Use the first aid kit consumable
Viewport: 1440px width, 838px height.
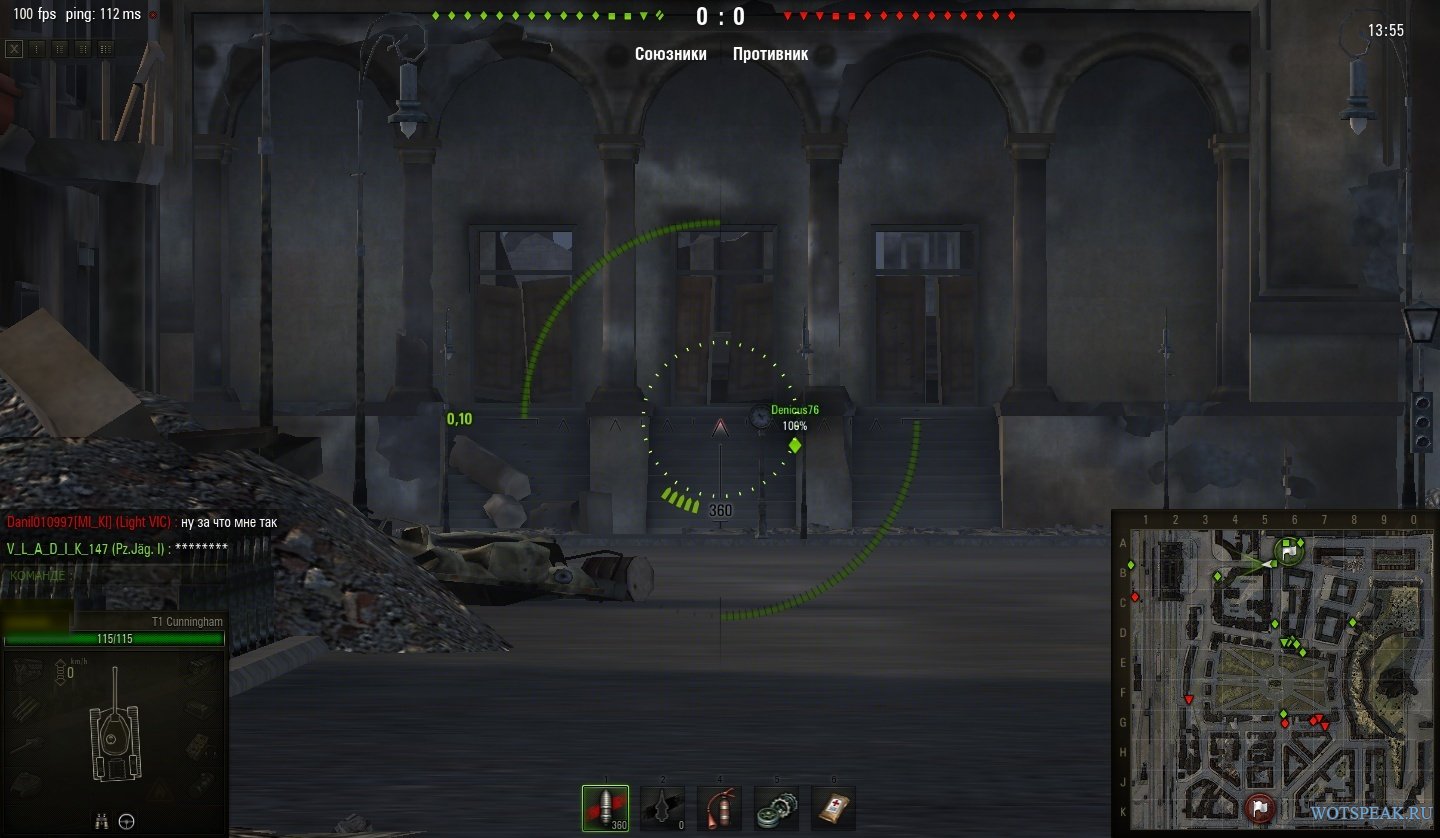coord(833,808)
